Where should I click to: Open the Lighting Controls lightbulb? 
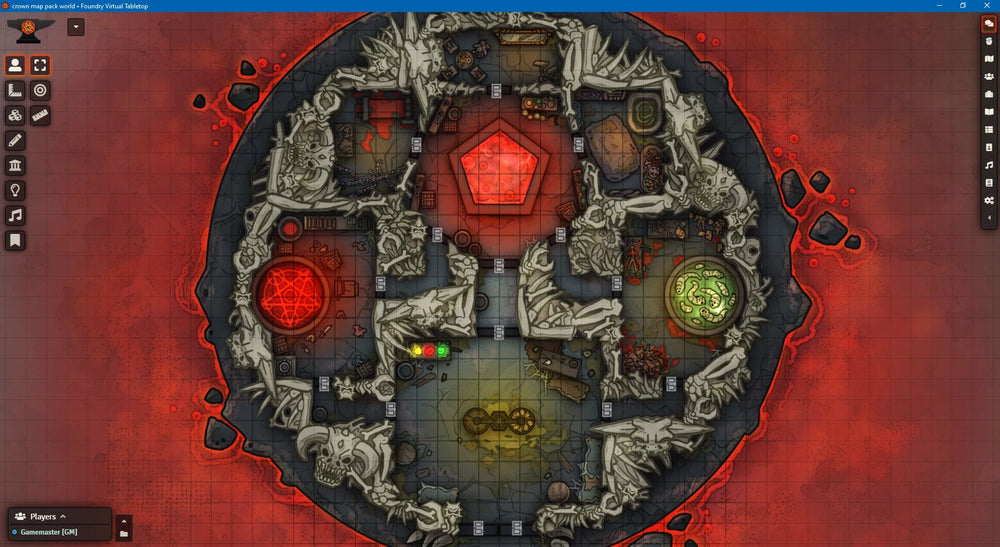[x=15, y=191]
